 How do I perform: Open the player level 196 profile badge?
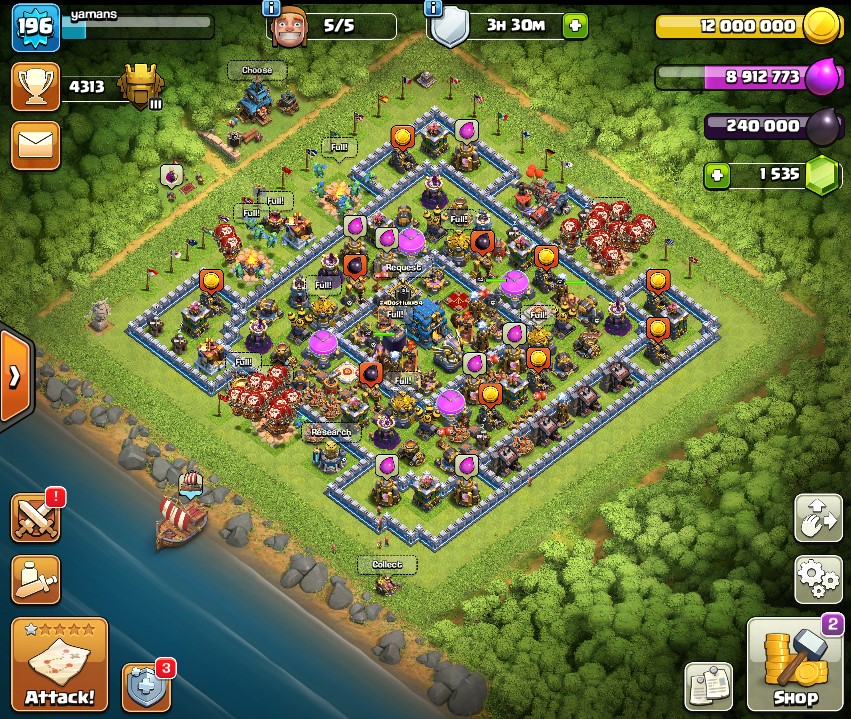click(35, 27)
